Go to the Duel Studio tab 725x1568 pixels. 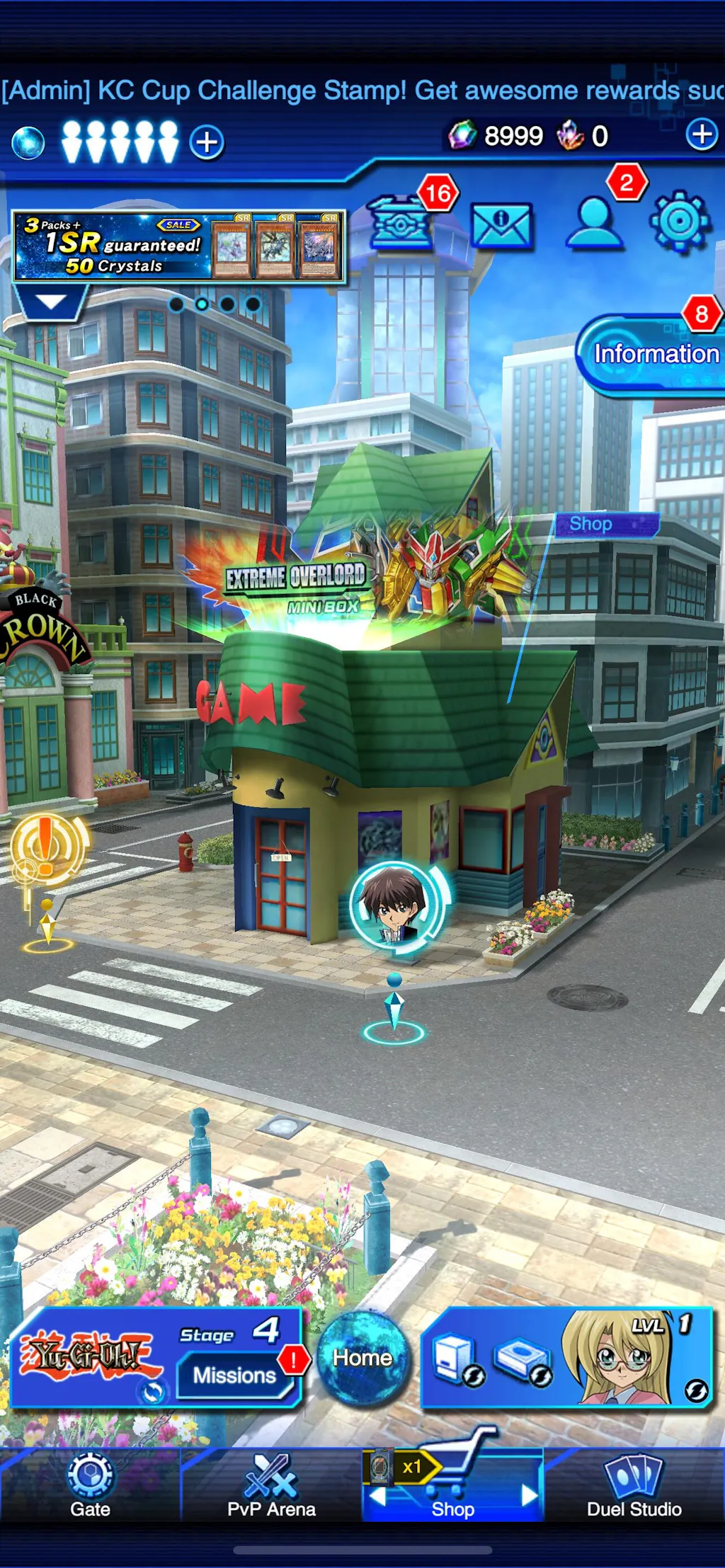pyautogui.click(x=634, y=1485)
